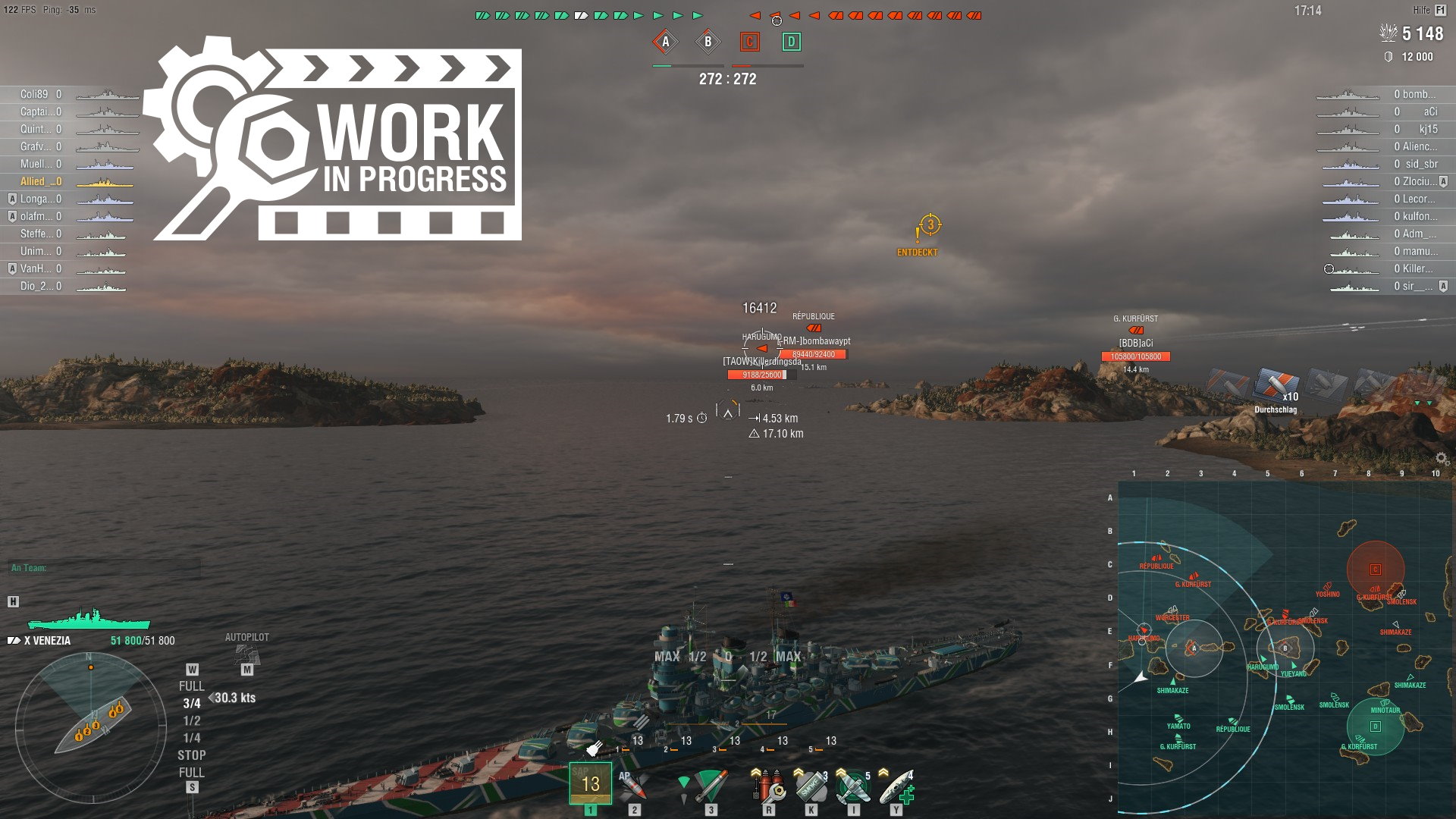Click the division marker A beside Zlociu
Image resolution: width=1456 pixels, height=819 pixels.
pyautogui.click(x=1443, y=182)
